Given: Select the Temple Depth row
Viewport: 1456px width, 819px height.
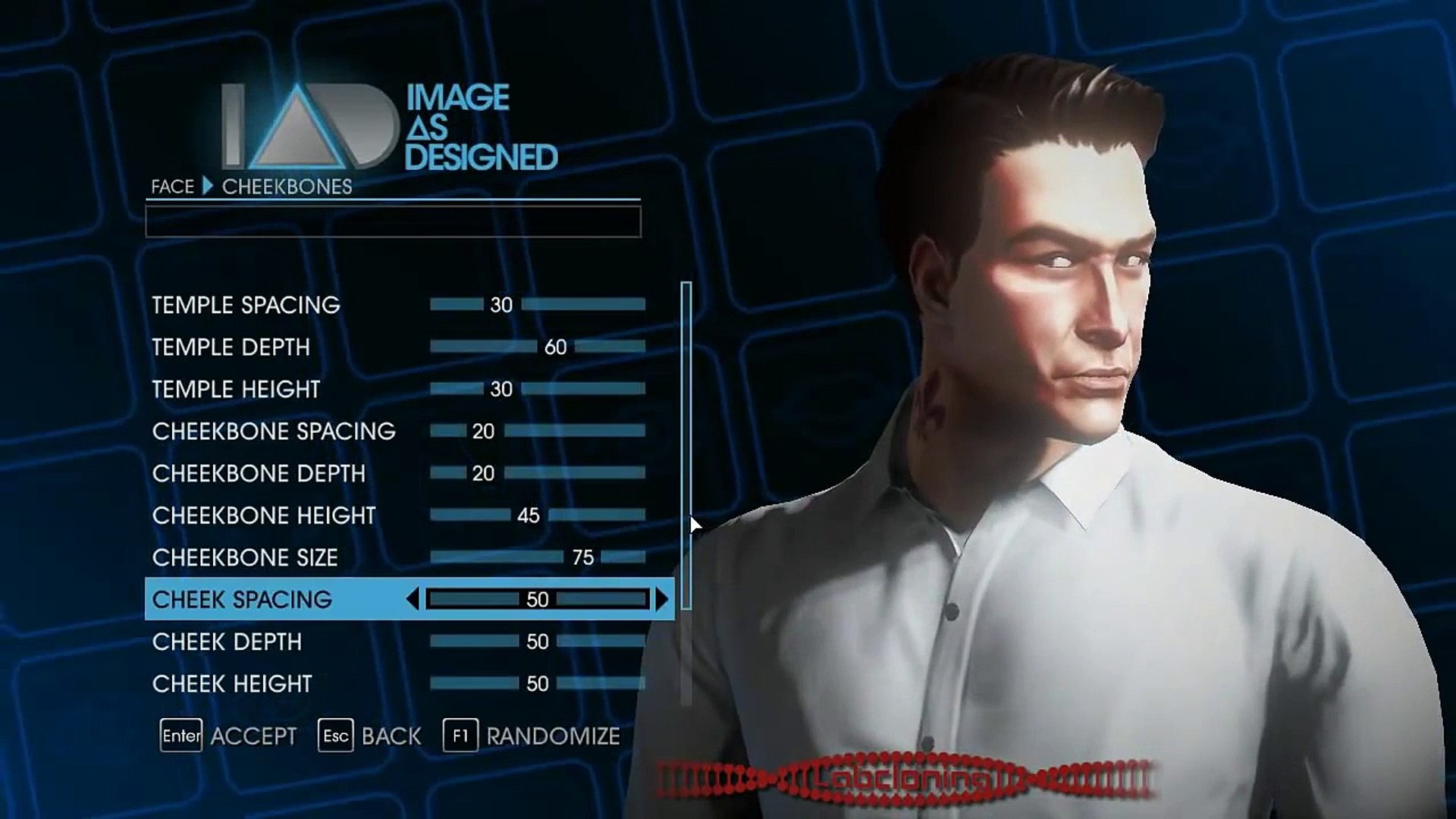Looking at the screenshot, I should (231, 347).
